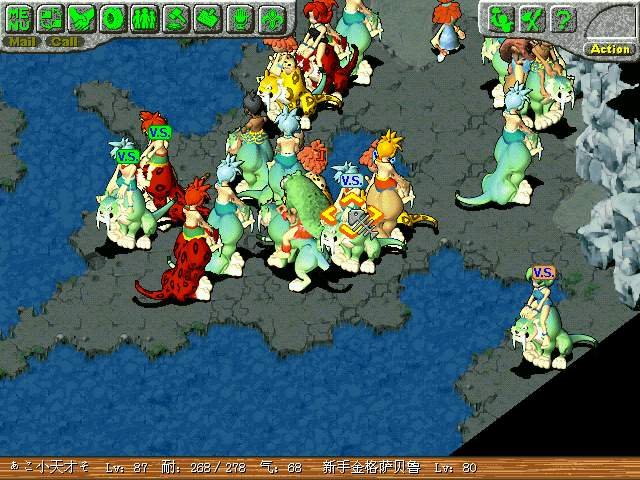Screen dimensions: 640x480
Task: Open the question mark help icon
Action: [x=564, y=18]
